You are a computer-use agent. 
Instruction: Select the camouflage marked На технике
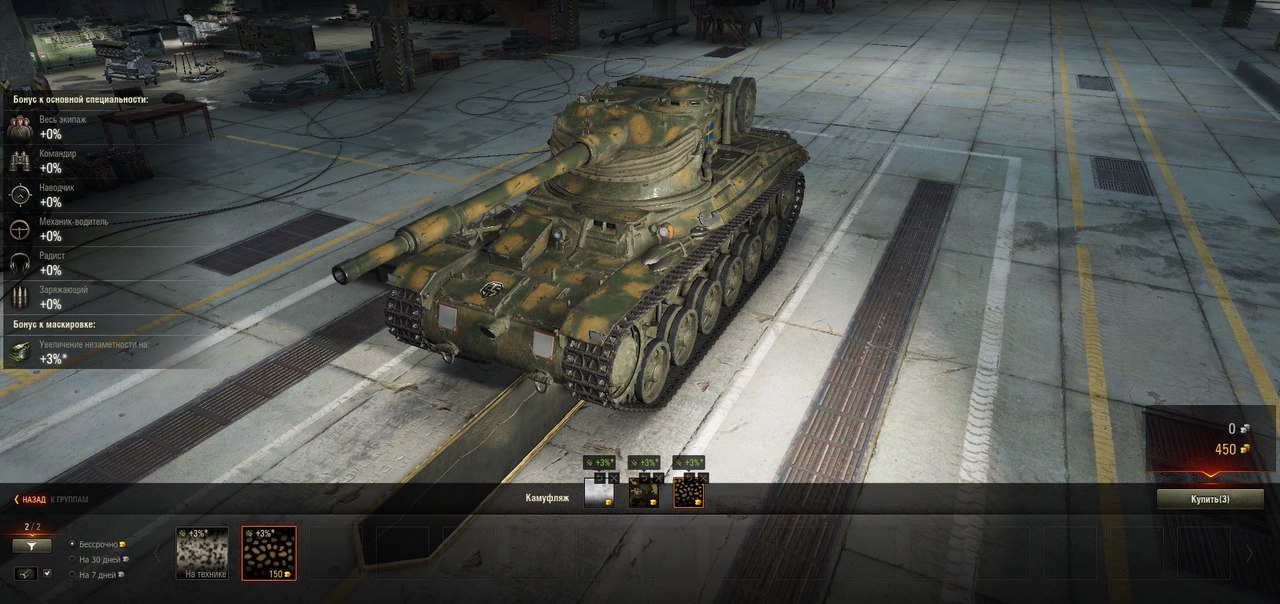pos(202,553)
